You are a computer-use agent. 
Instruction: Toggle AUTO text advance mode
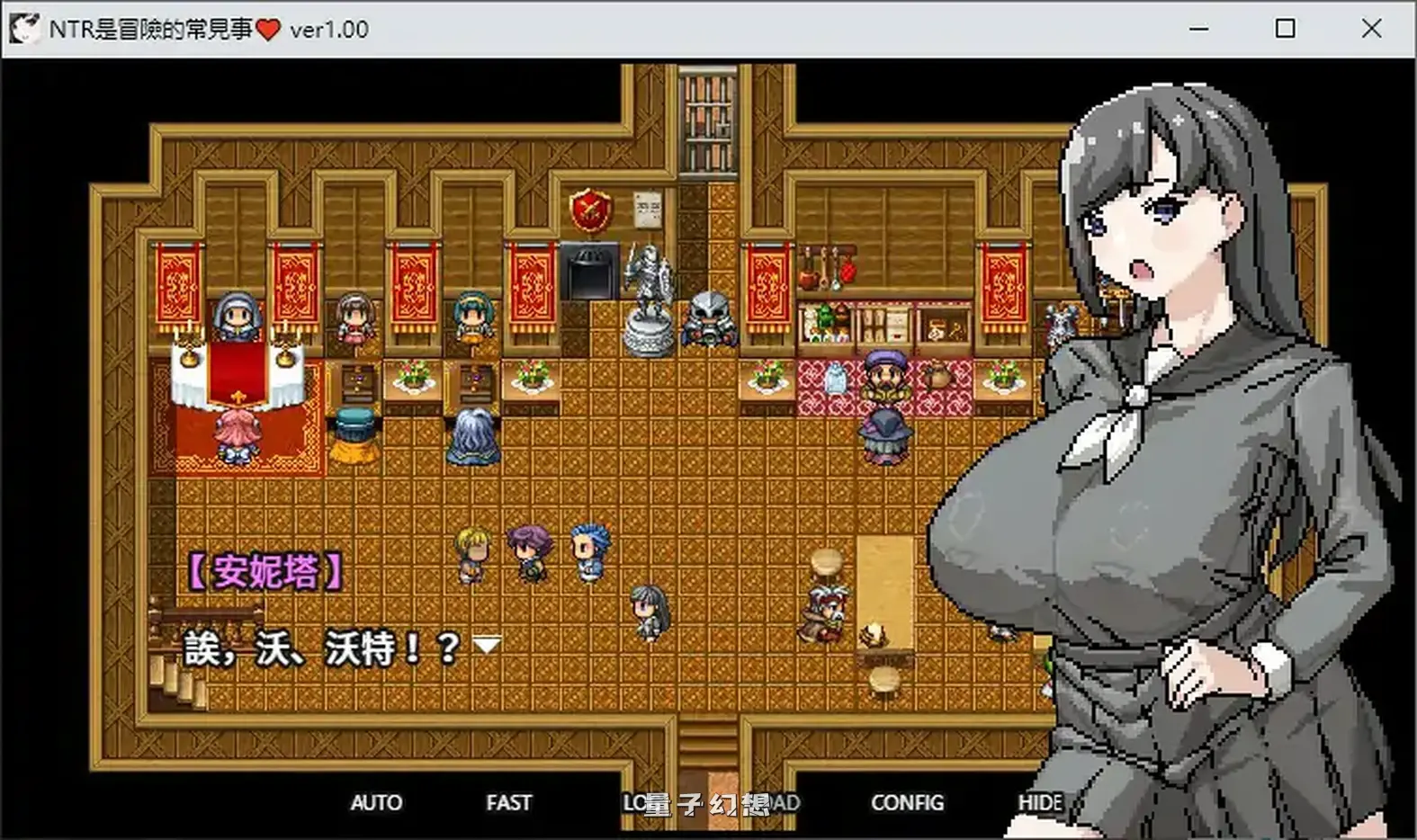pyautogui.click(x=378, y=802)
